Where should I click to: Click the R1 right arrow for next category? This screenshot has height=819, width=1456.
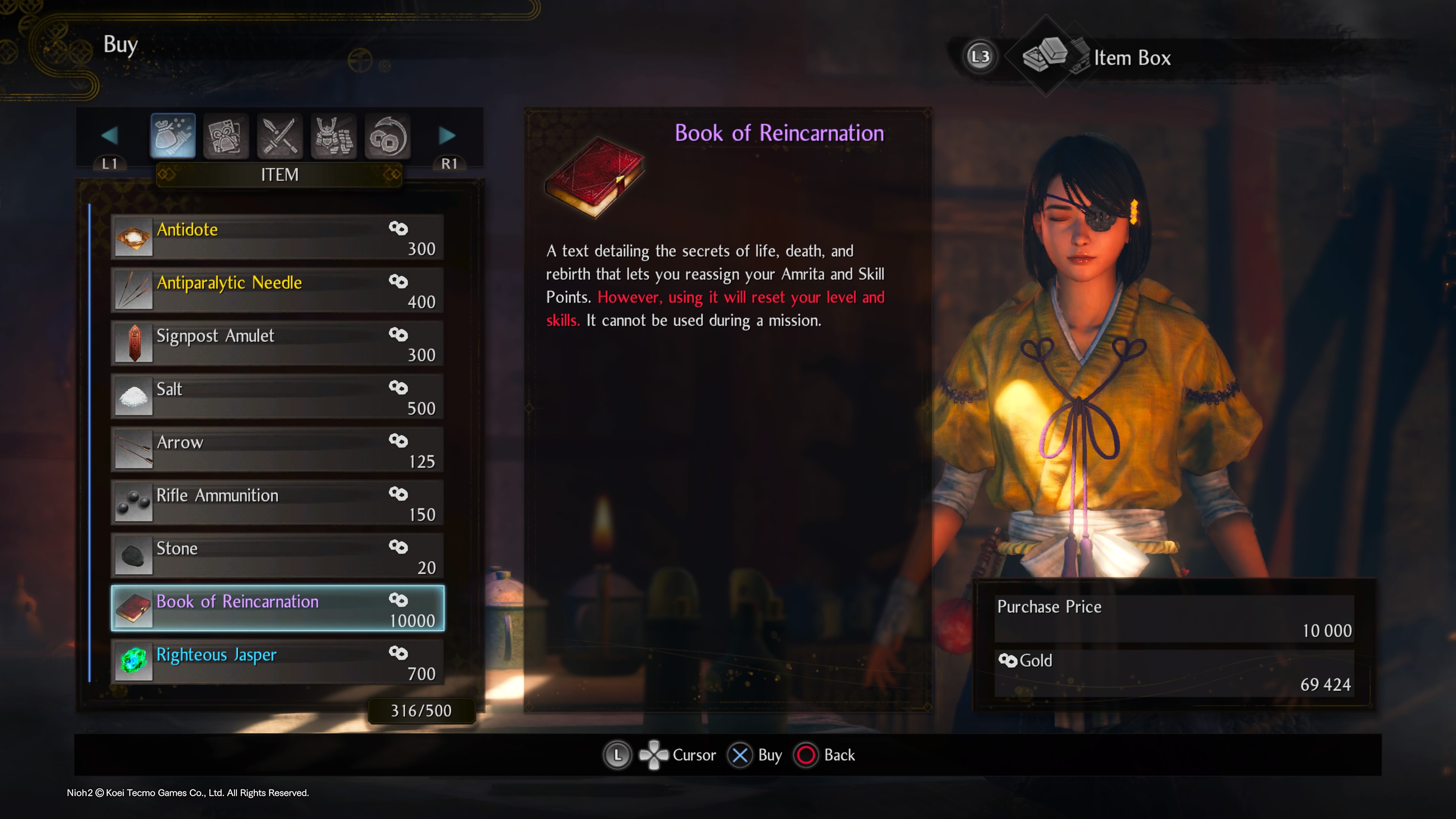[447, 135]
